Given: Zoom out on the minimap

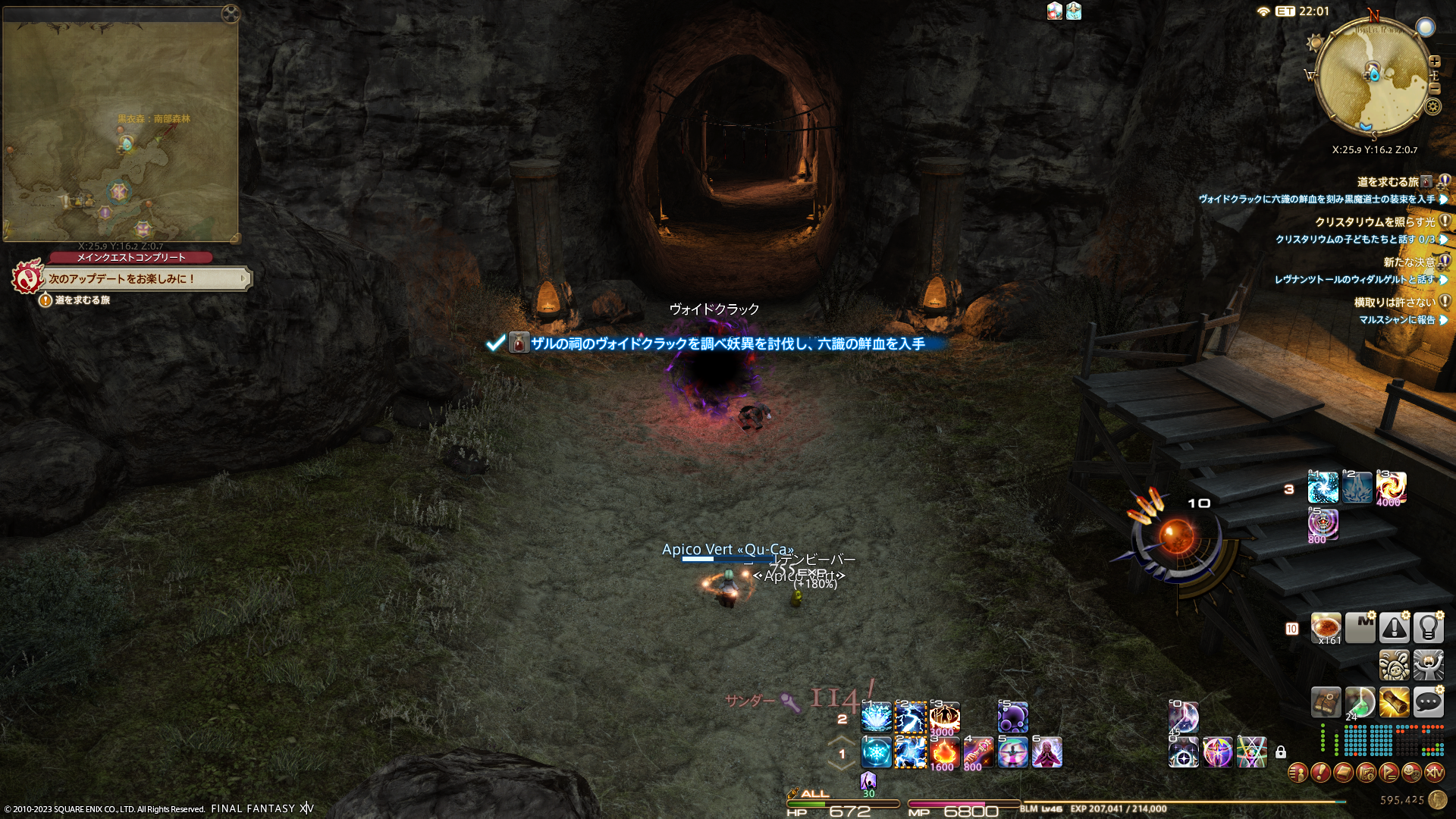Looking at the screenshot, I should click(x=1434, y=89).
